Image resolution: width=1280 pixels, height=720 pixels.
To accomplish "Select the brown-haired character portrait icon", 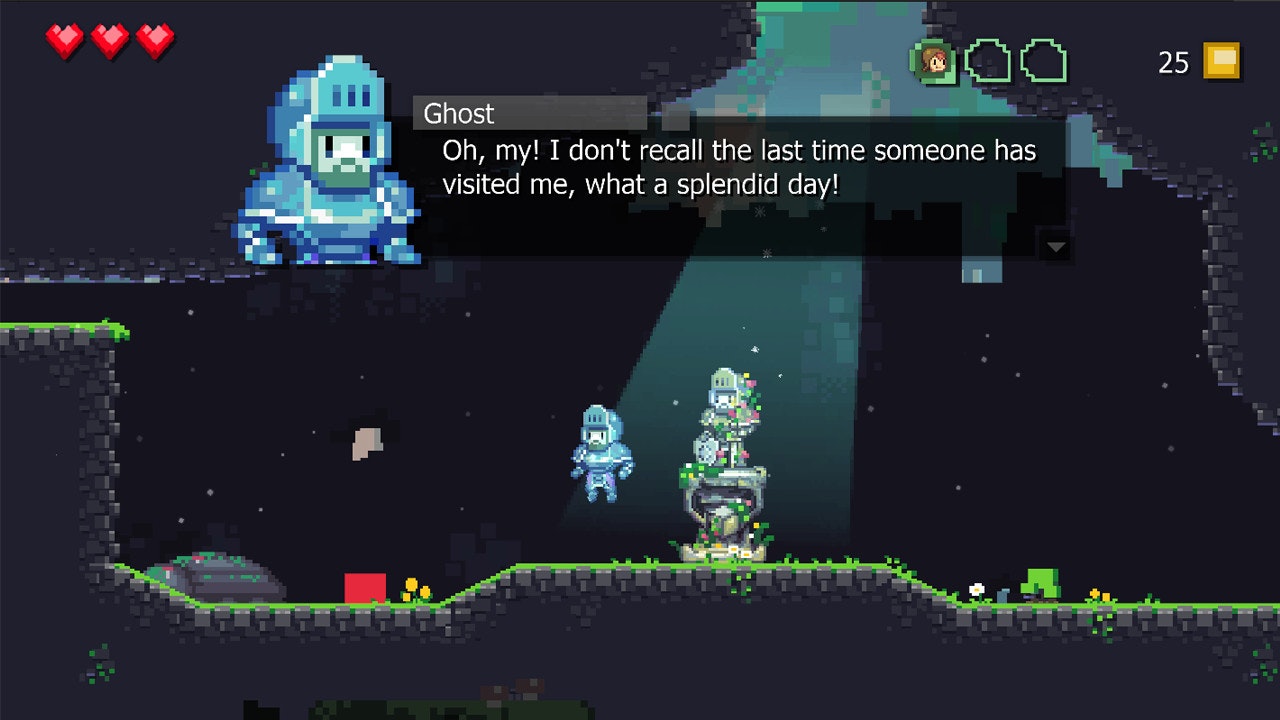I will [934, 62].
